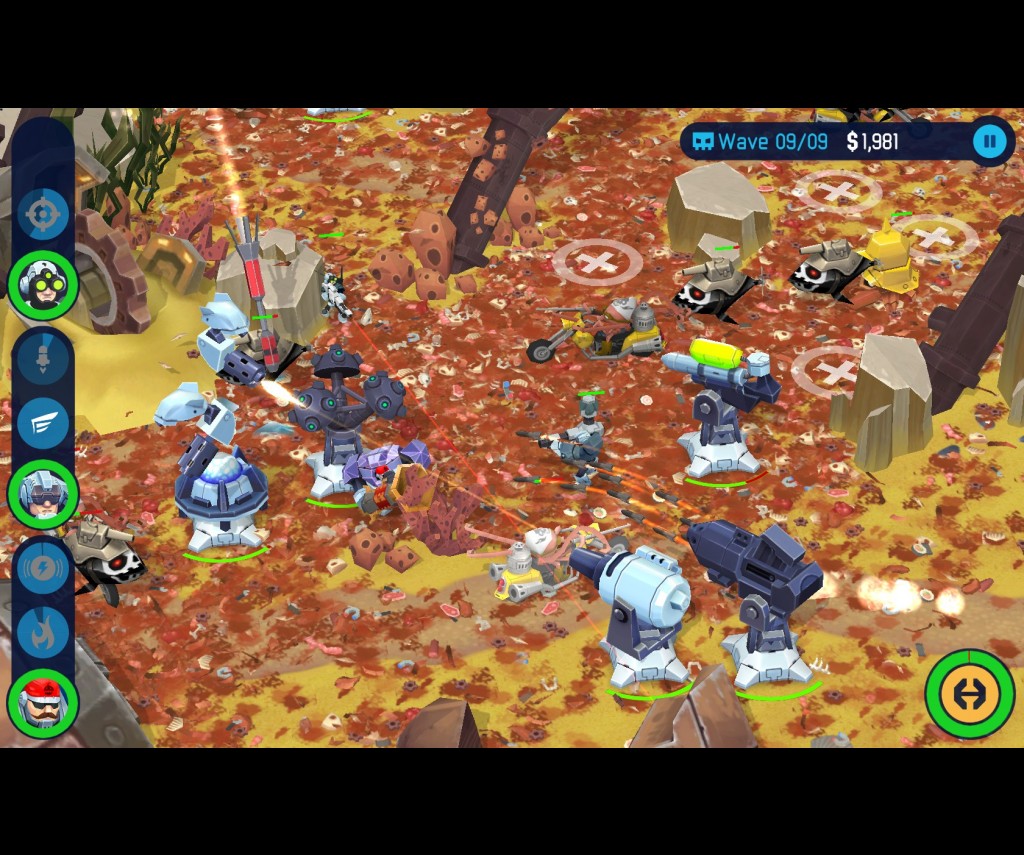This screenshot has height=855, width=1024.
Task: Activate the winged dash ability
Action: pyautogui.click(x=43, y=424)
